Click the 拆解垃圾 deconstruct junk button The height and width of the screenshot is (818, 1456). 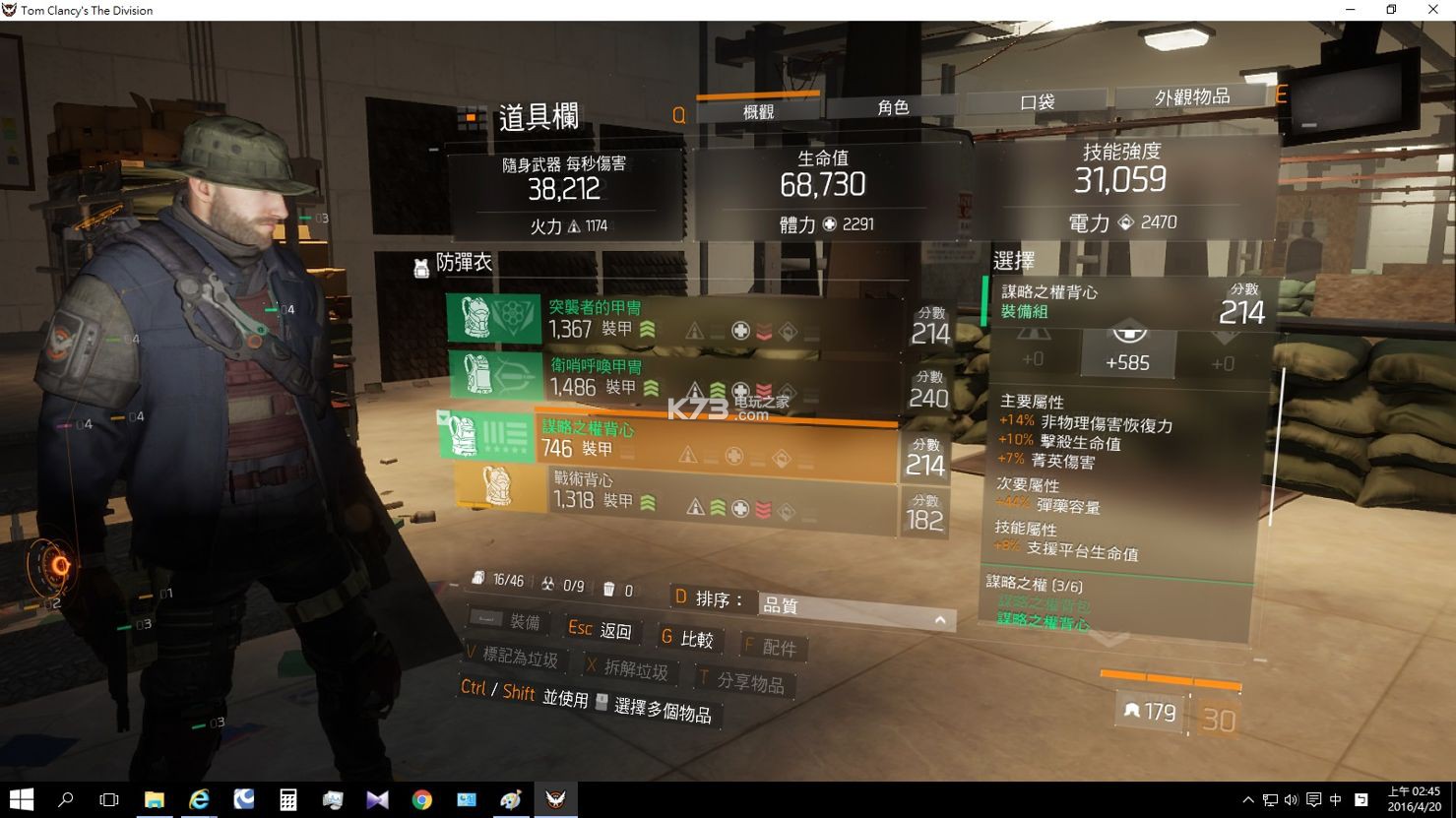[x=627, y=669]
